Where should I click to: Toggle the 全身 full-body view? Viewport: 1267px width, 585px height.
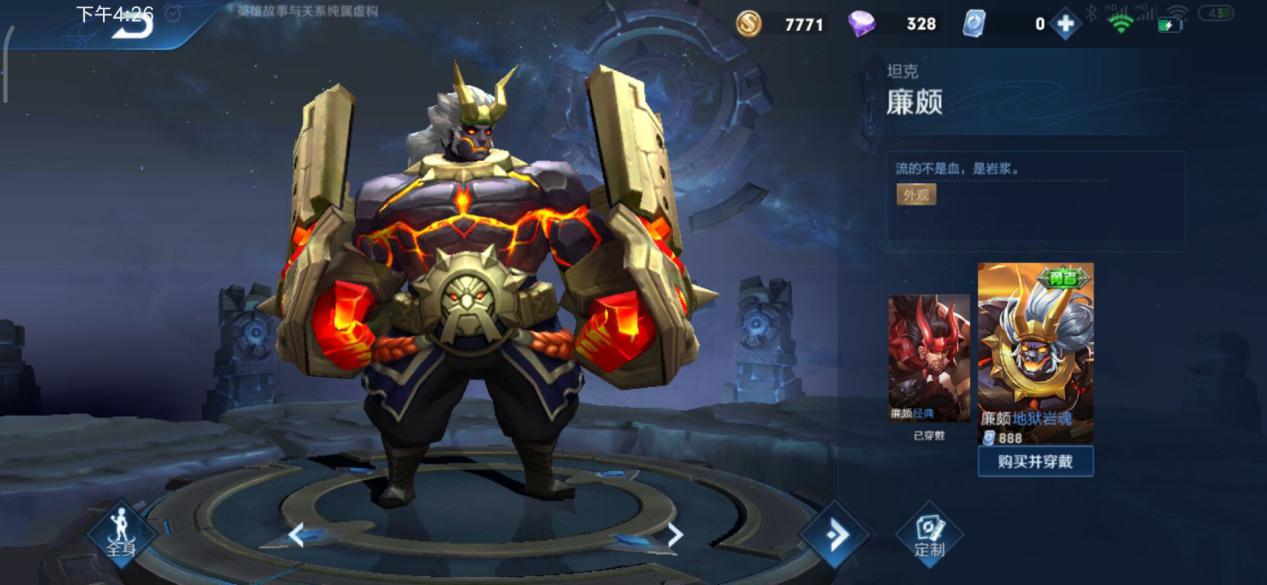tap(121, 532)
